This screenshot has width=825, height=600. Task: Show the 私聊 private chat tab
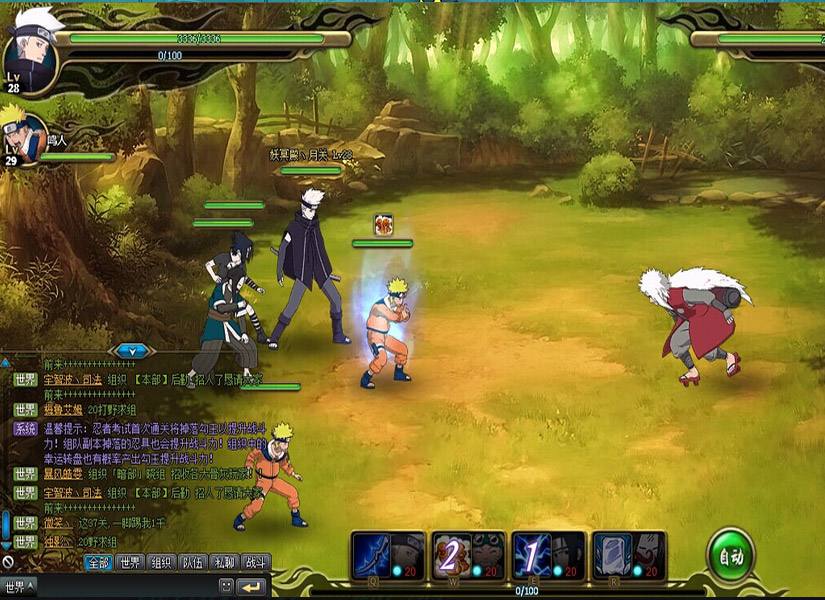225,563
